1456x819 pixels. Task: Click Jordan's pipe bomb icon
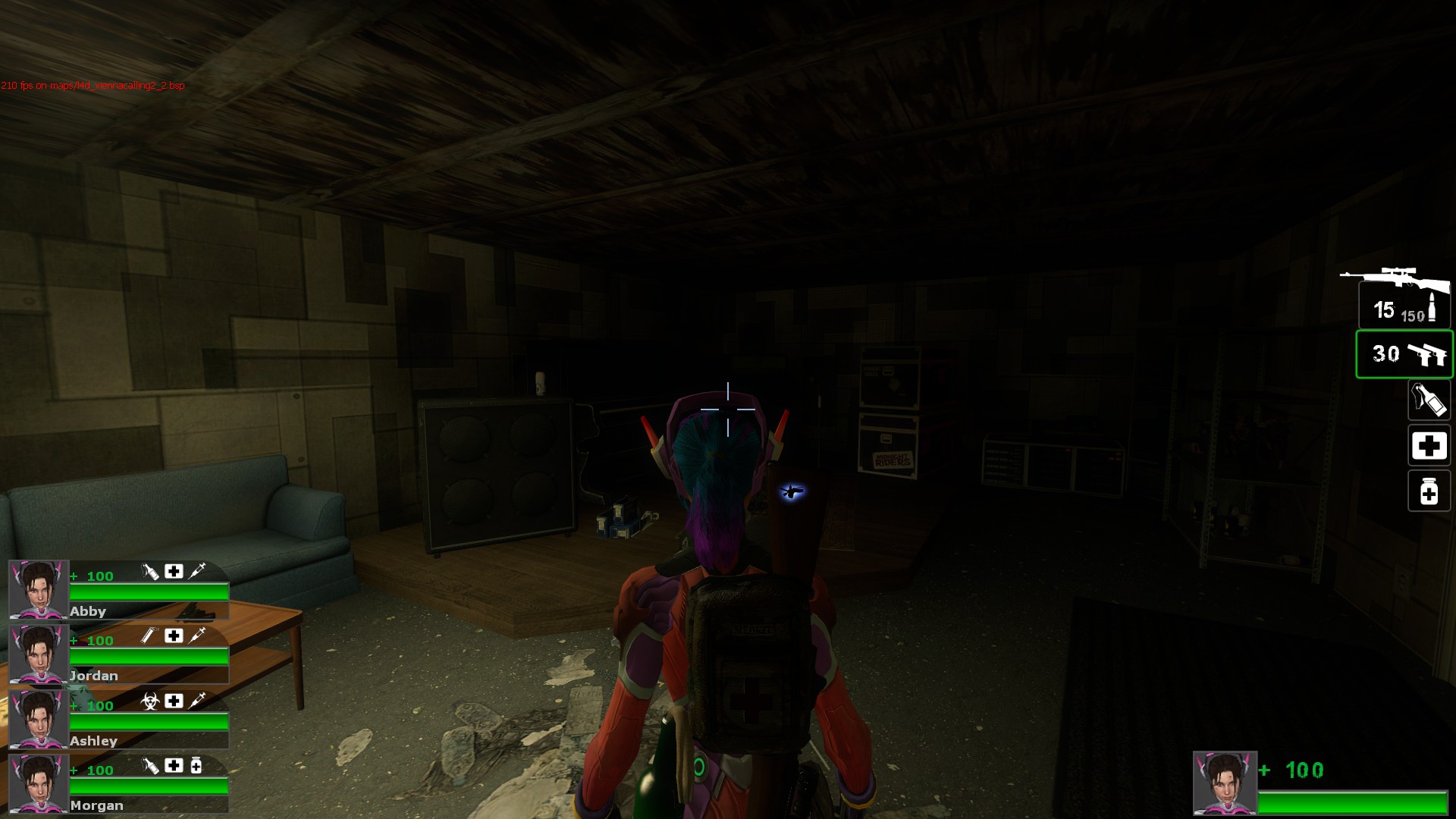pyautogui.click(x=149, y=635)
